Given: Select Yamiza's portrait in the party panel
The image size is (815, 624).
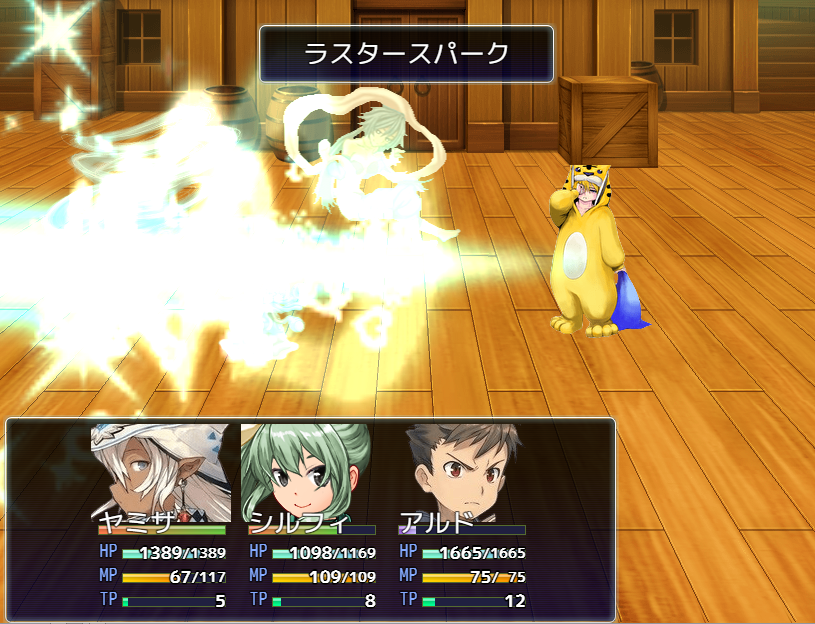Looking at the screenshot, I should tap(161, 470).
